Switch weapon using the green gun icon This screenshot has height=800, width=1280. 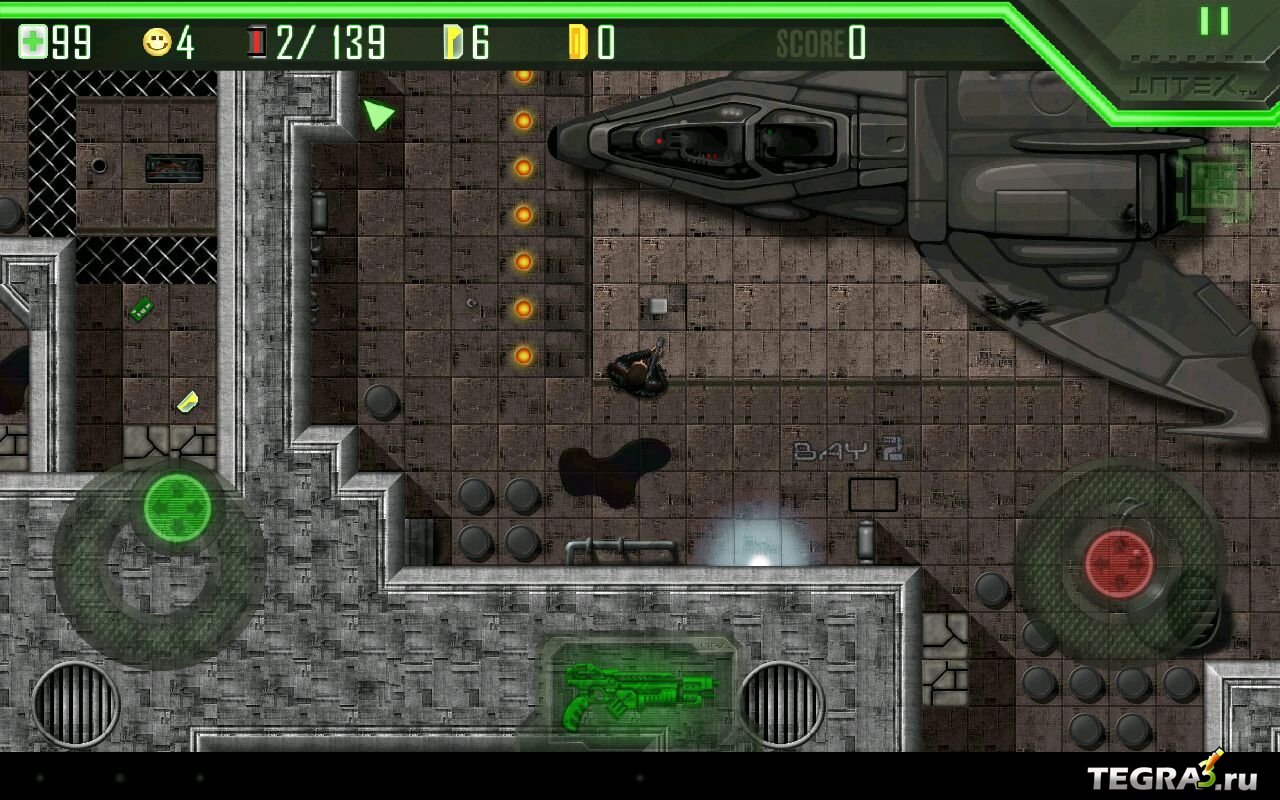click(x=640, y=692)
